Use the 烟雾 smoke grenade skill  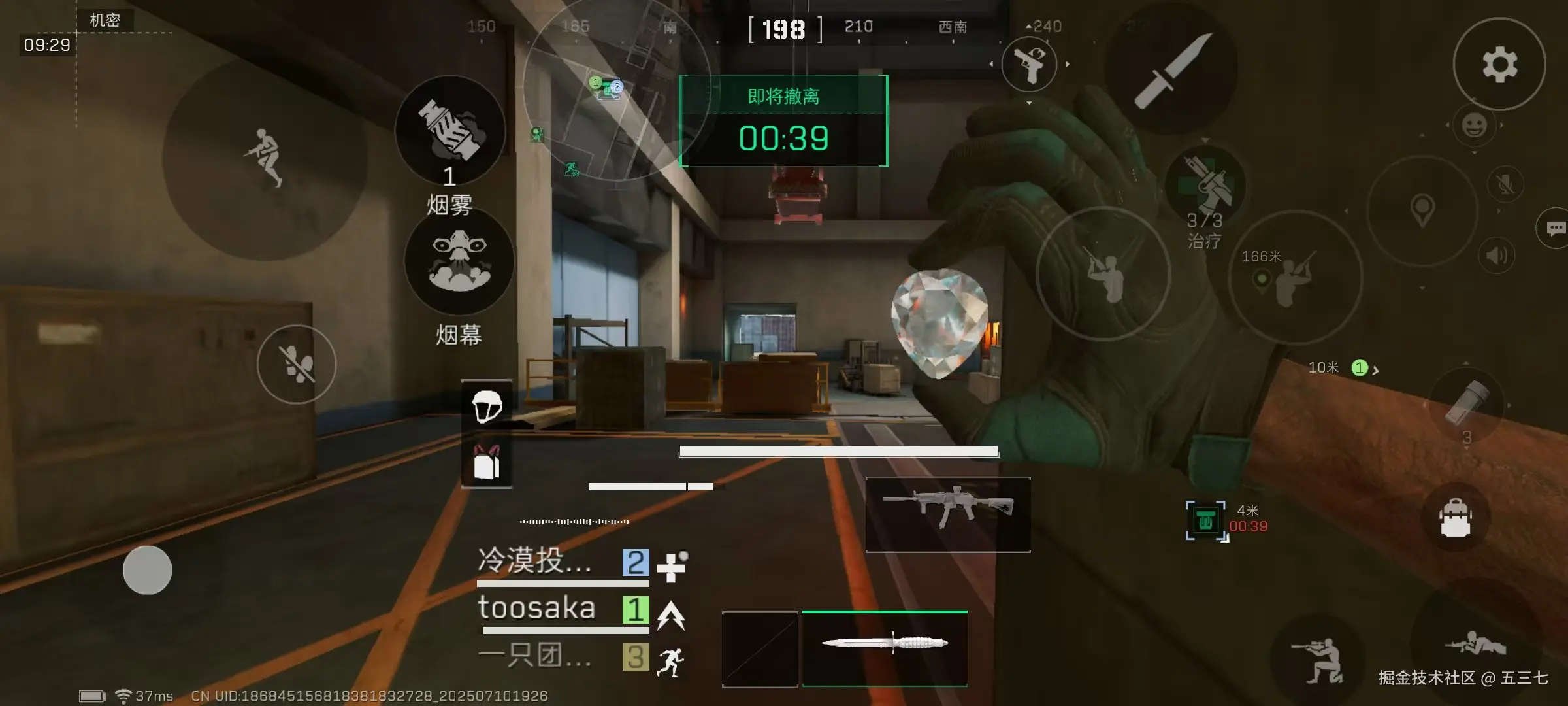(x=450, y=131)
